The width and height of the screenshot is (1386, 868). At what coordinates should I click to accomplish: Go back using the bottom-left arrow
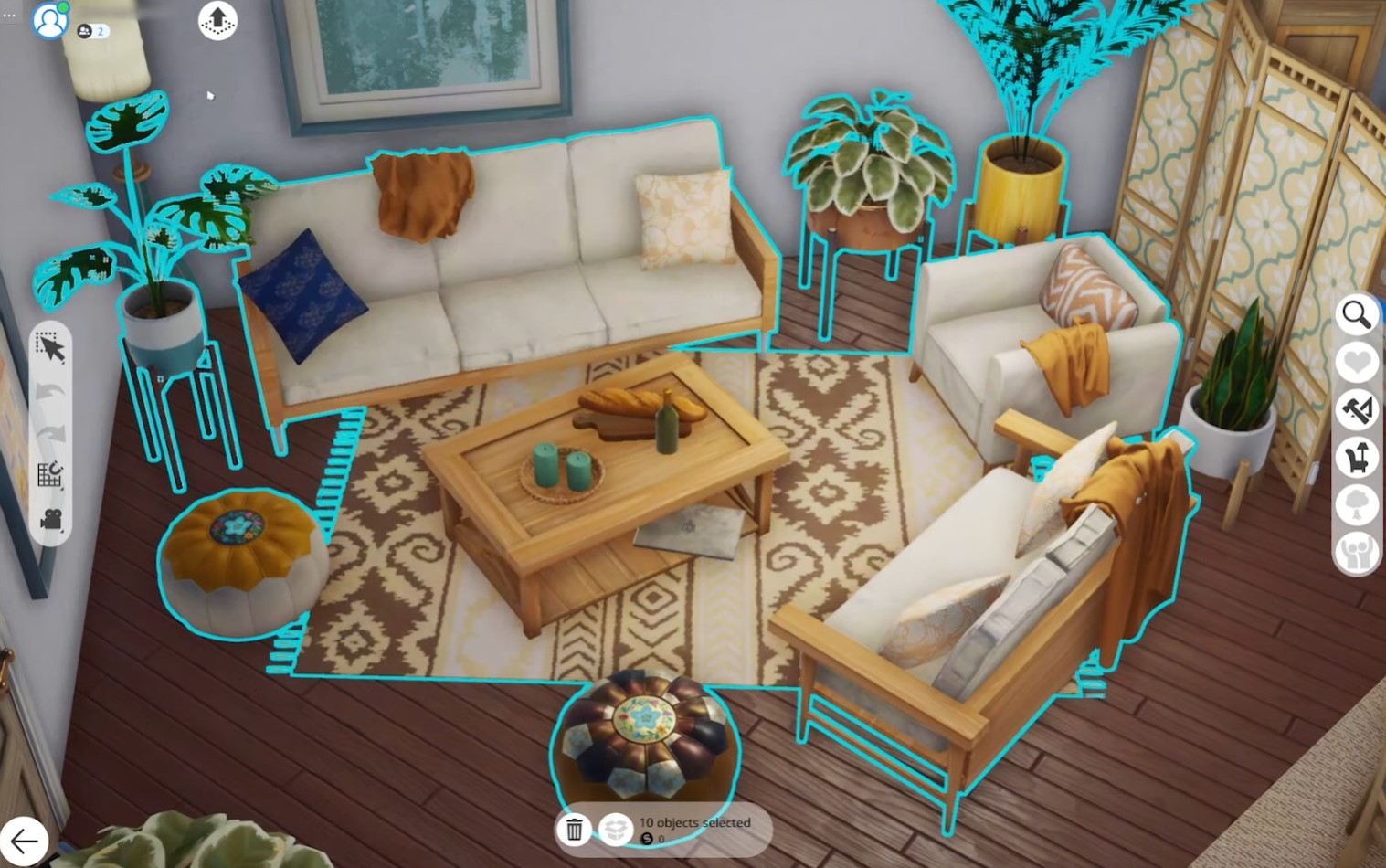pyautogui.click(x=26, y=840)
